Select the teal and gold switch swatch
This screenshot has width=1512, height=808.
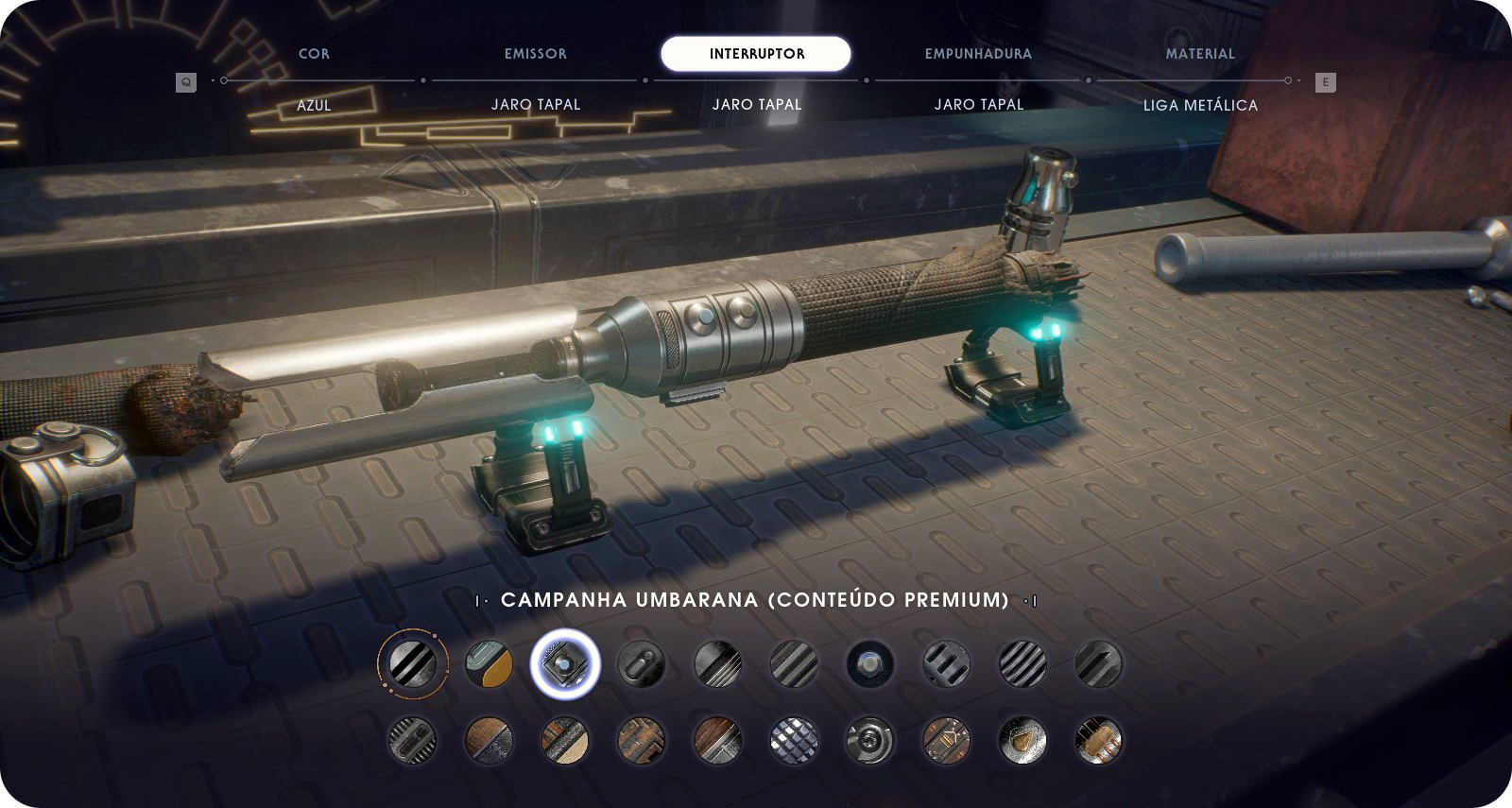coord(490,663)
